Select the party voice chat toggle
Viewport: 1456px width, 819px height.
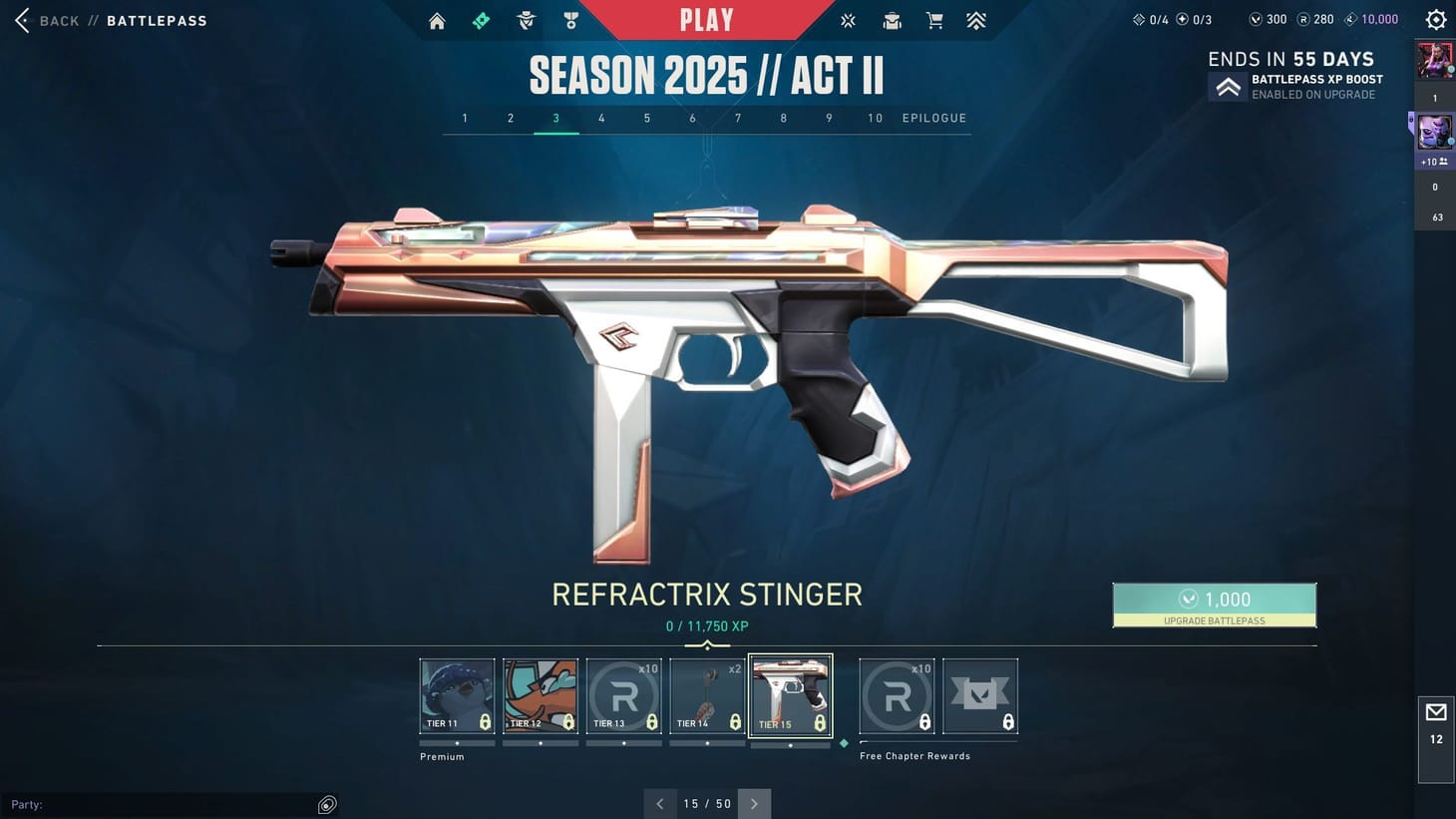[x=326, y=804]
